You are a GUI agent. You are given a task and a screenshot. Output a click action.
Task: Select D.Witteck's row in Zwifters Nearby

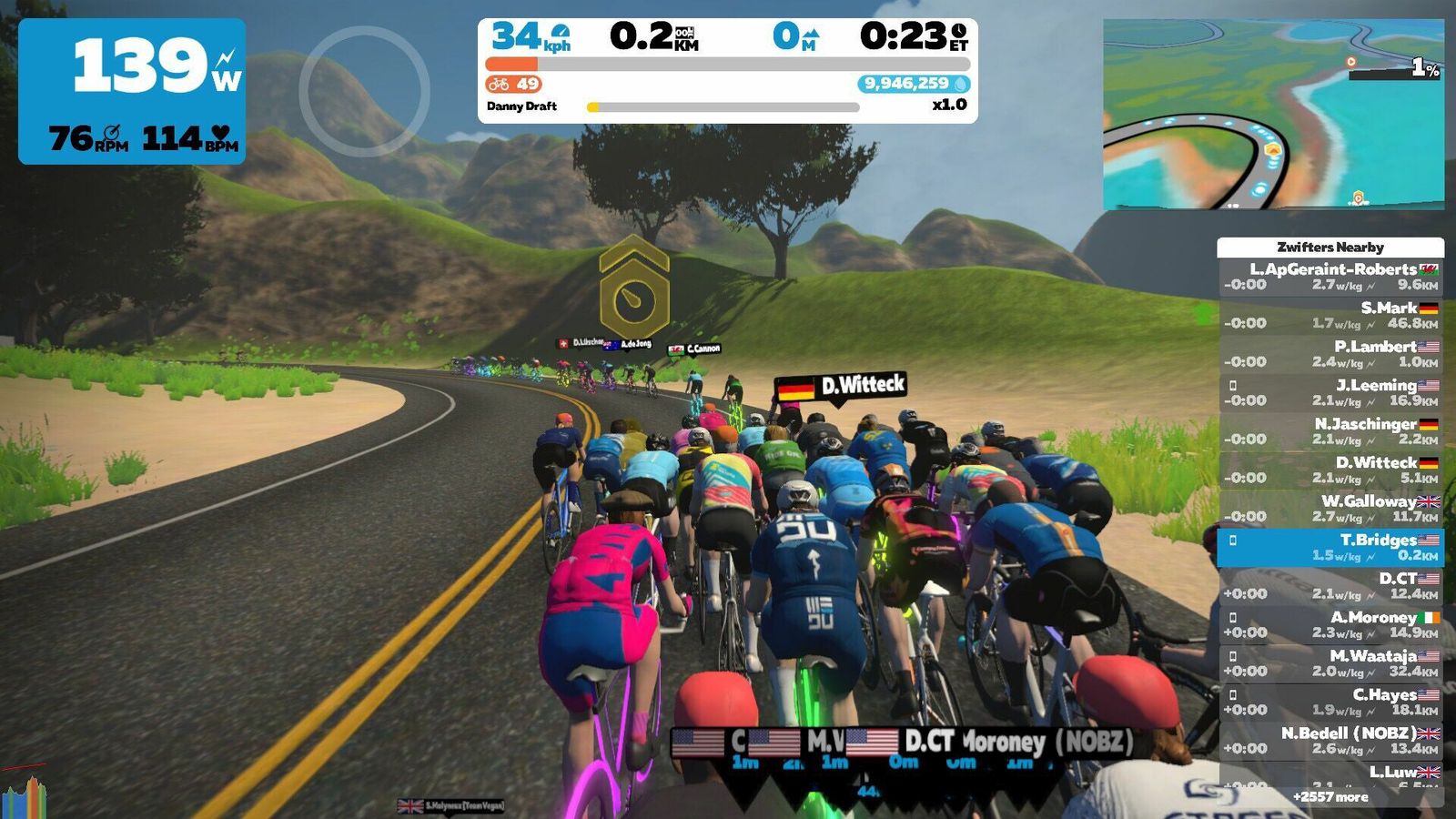(1330, 470)
